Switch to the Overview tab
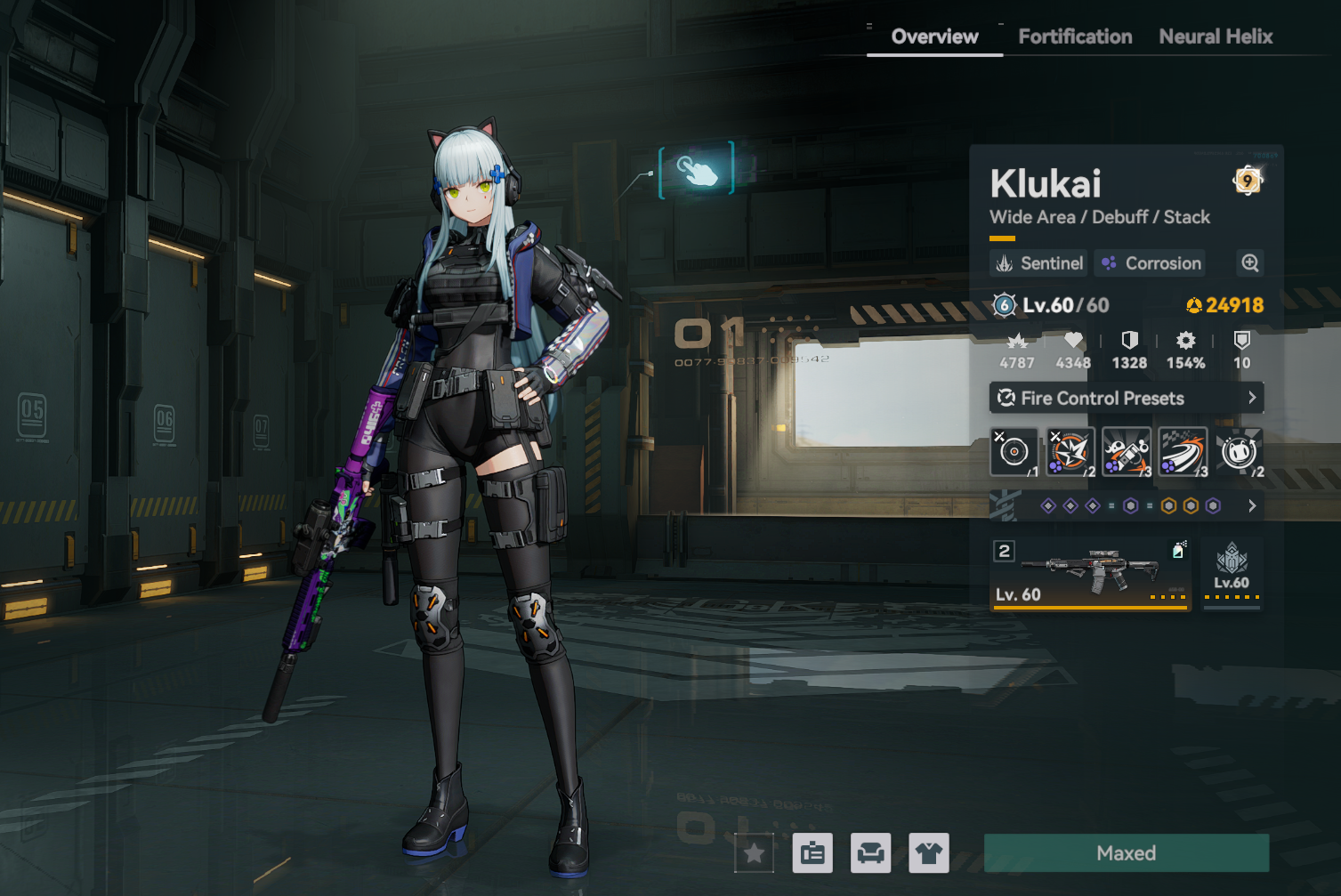Image resolution: width=1341 pixels, height=896 pixels. click(934, 36)
